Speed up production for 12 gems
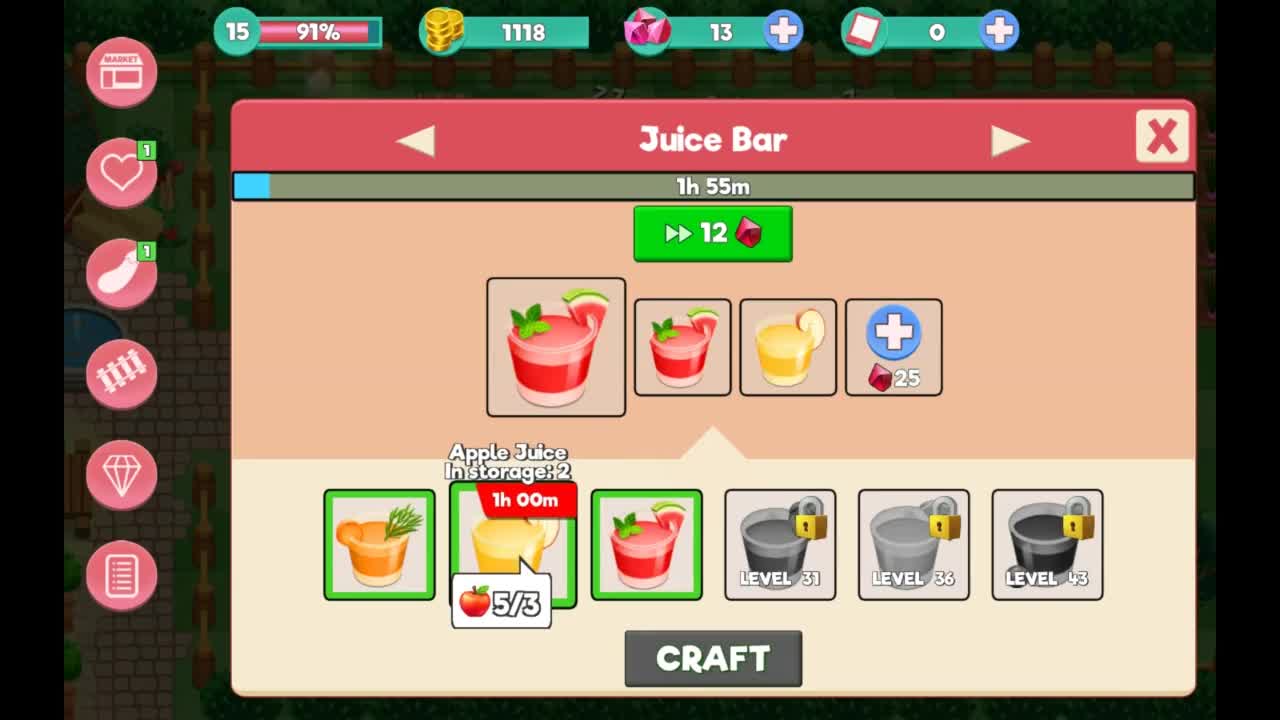 [712, 234]
